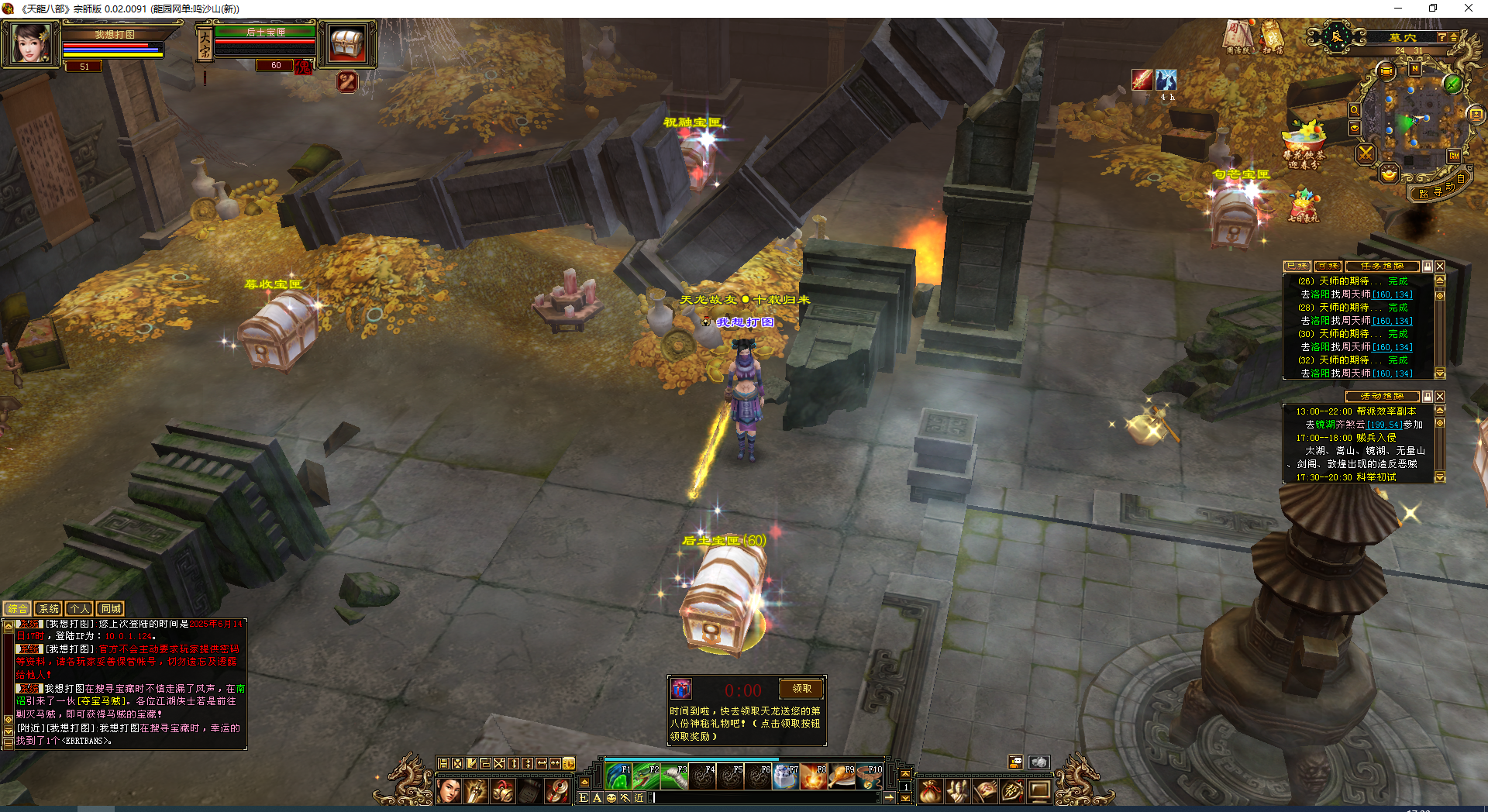Switch to the 已接 accepted quests tab
Image resolution: width=1488 pixels, height=812 pixels.
pyautogui.click(x=1297, y=267)
